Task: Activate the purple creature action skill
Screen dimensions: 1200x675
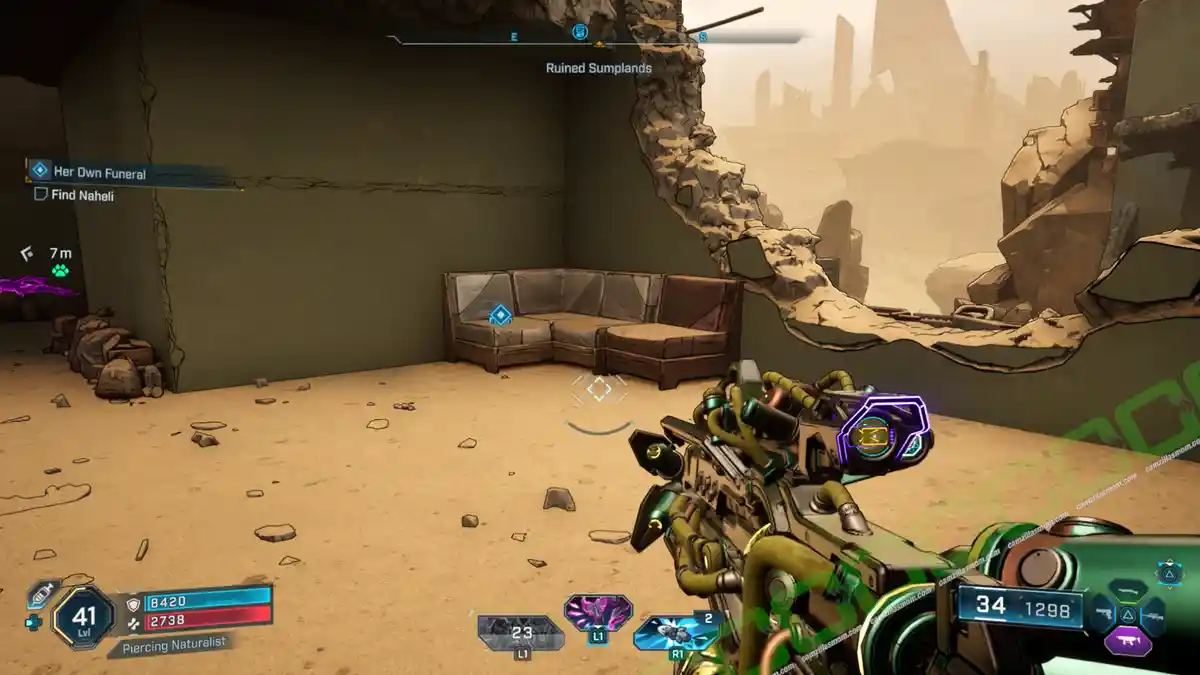Action: click(597, 611)
